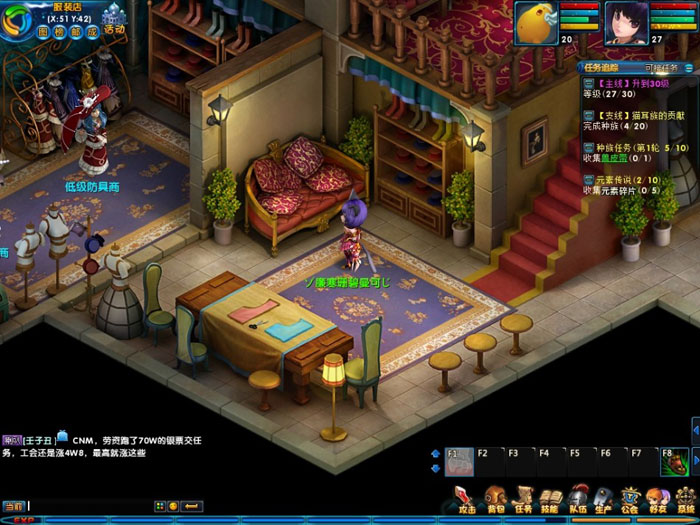
Task: Open the 队伍 team helmet icon
Action: click(577, 498)
